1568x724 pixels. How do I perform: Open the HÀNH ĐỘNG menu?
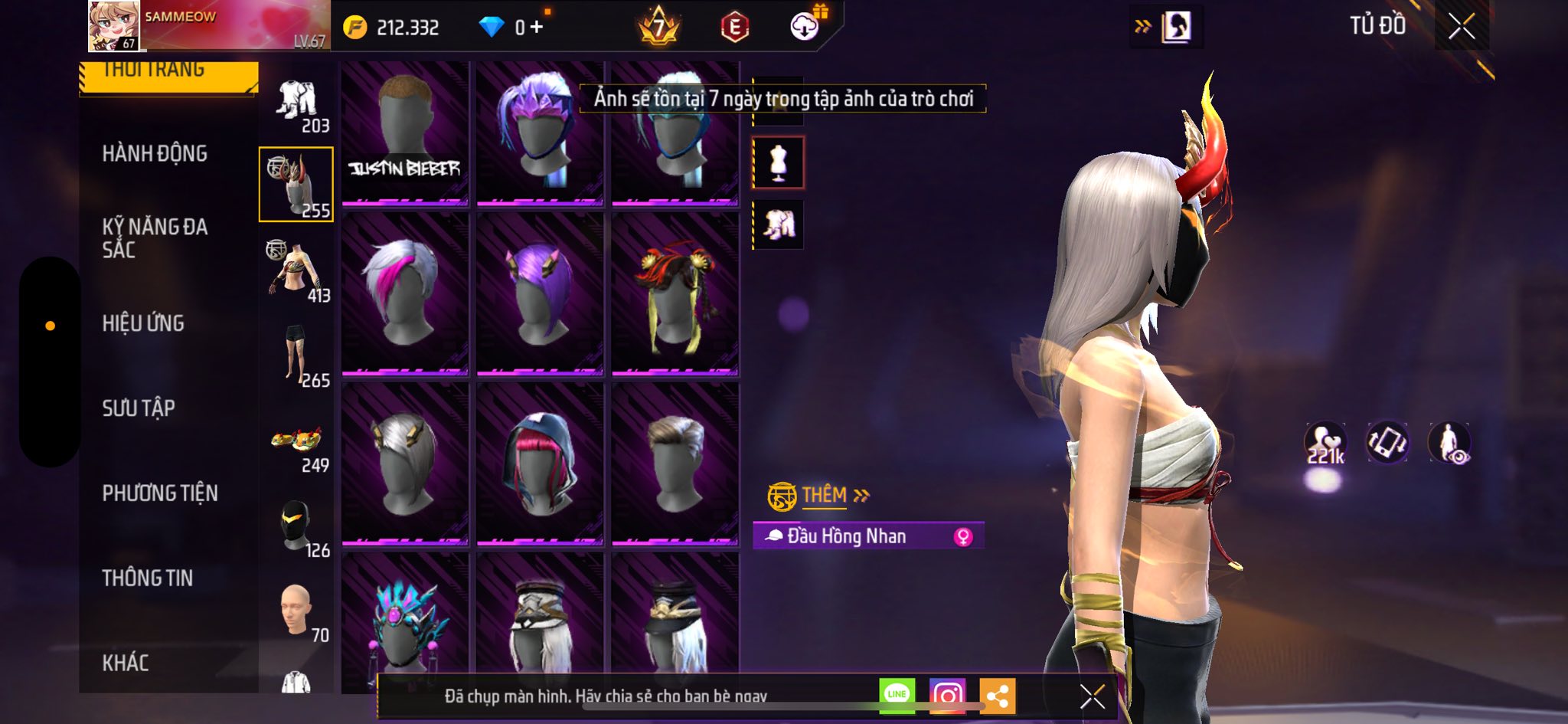tap(155, 153)
